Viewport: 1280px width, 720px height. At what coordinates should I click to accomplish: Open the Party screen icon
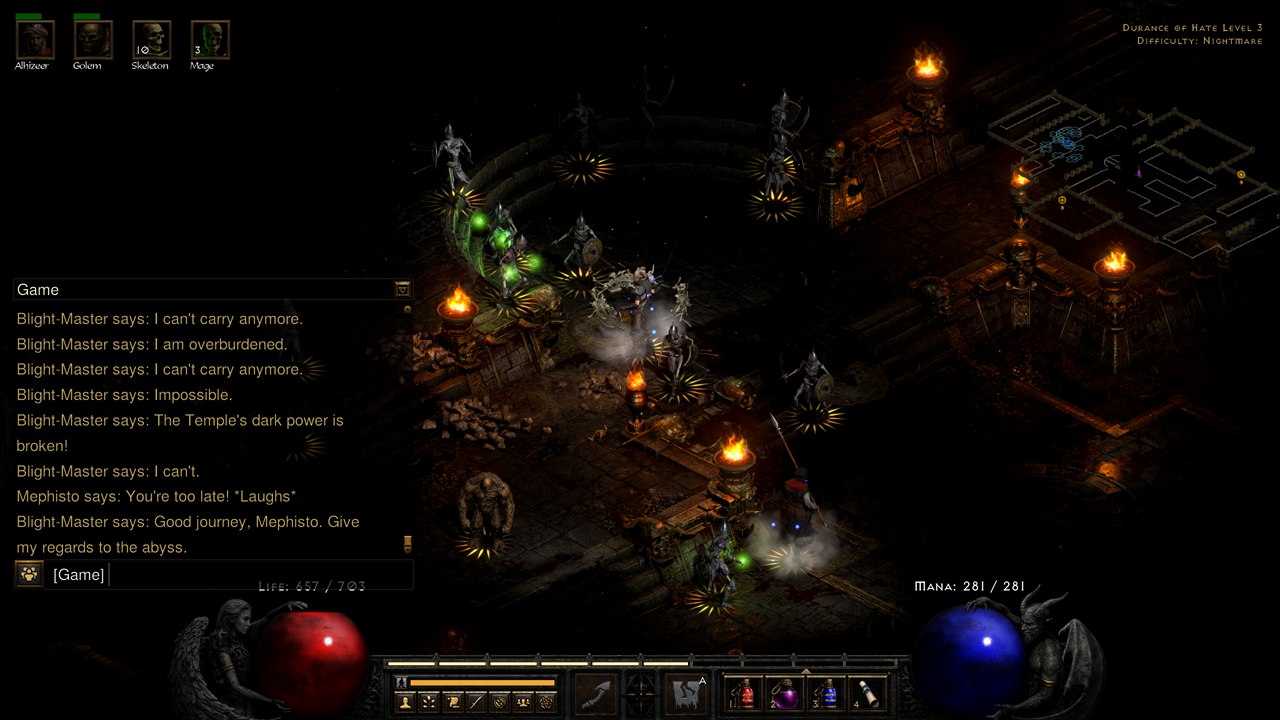523,700
